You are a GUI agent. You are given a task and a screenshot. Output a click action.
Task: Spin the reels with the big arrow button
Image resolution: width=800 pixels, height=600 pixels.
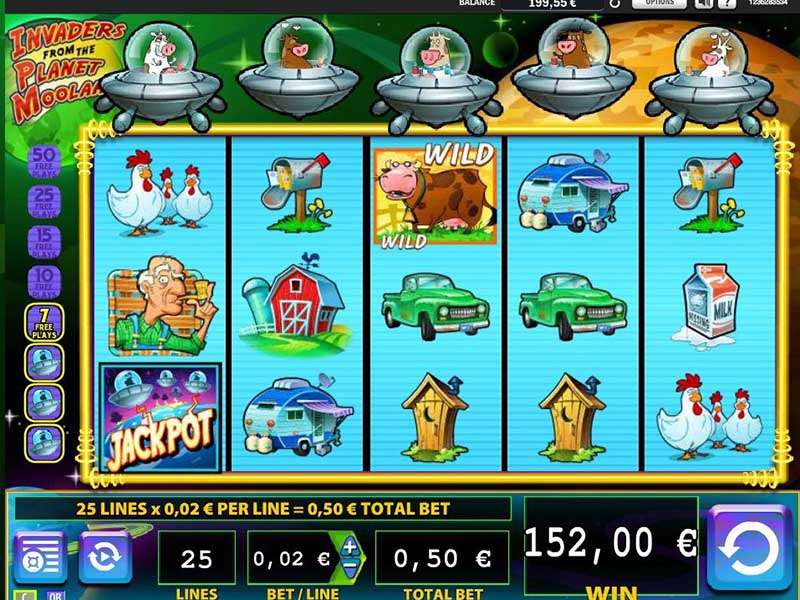749,547
